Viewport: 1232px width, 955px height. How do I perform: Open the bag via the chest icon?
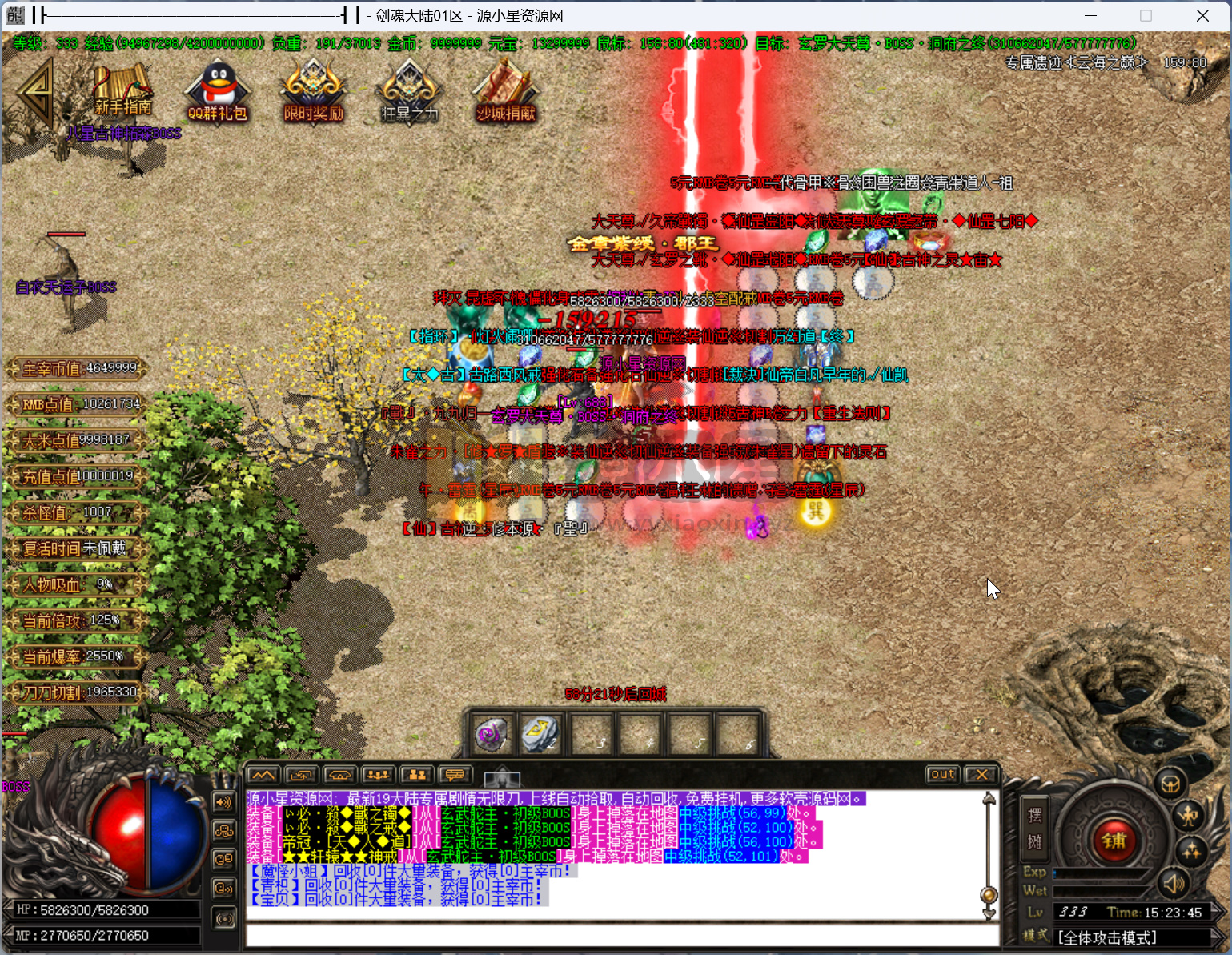[1170, 782]
